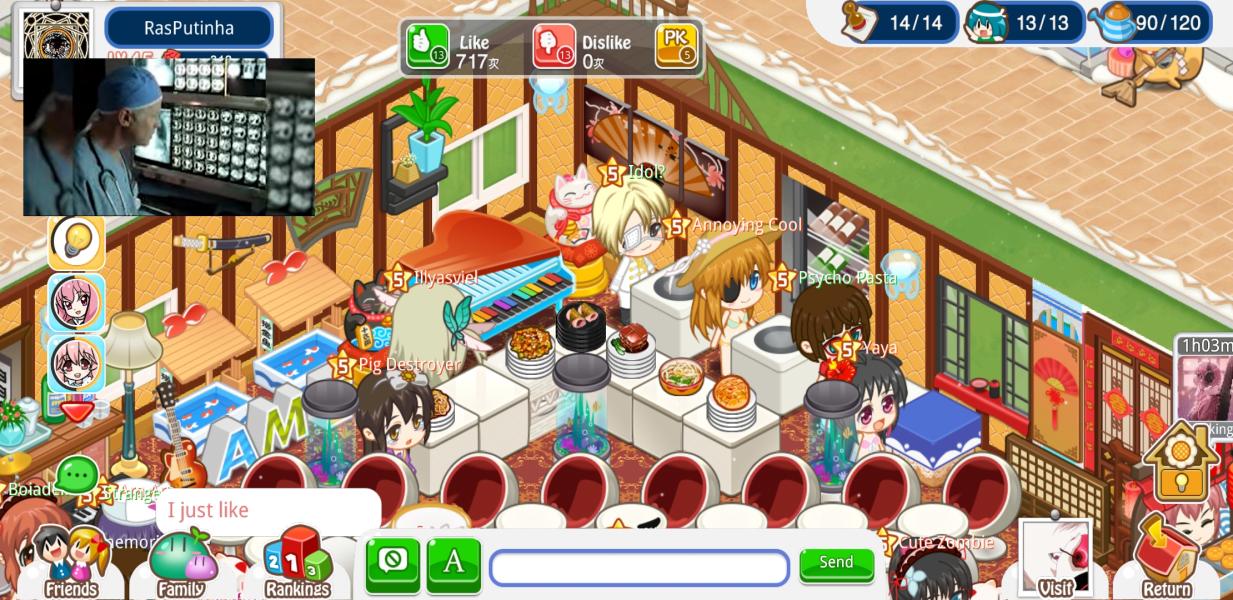This screenshot has height=600, width=1233.
Task: Open RasPutinha's player name plate
Action: click(188, 28)
